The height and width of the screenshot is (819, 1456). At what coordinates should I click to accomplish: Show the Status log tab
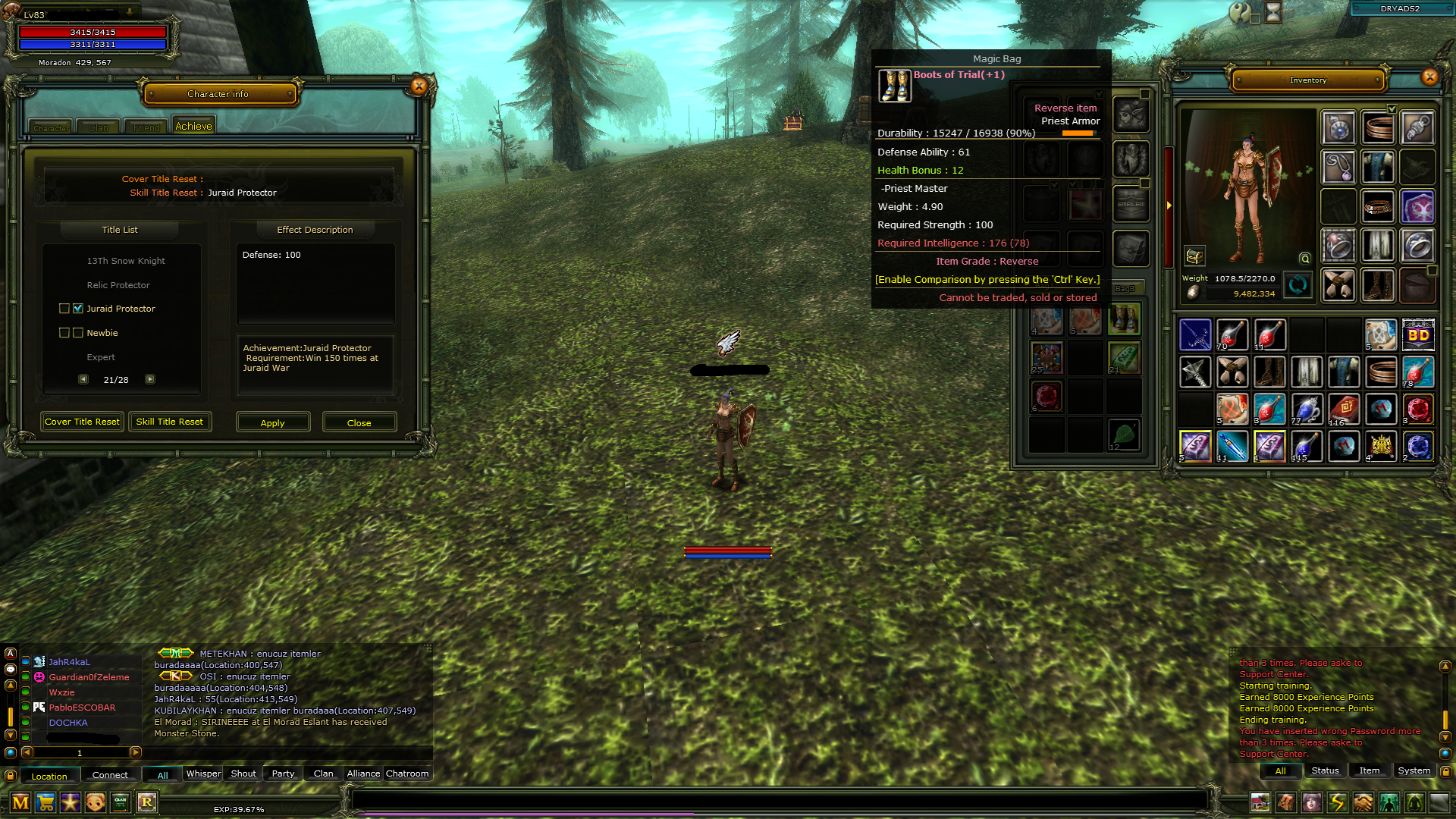[1325, 770]
